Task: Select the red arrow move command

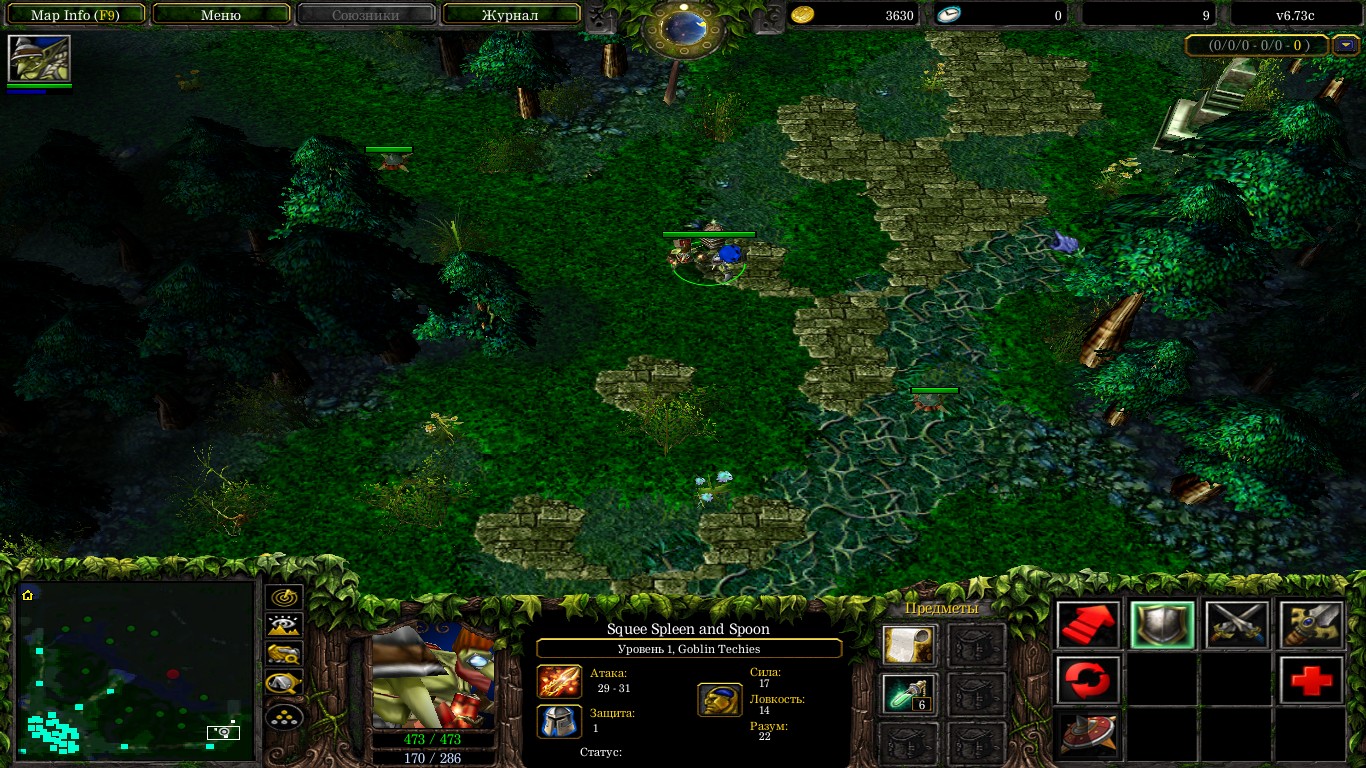Action: pyautogui.click(x=1087, y=626)
